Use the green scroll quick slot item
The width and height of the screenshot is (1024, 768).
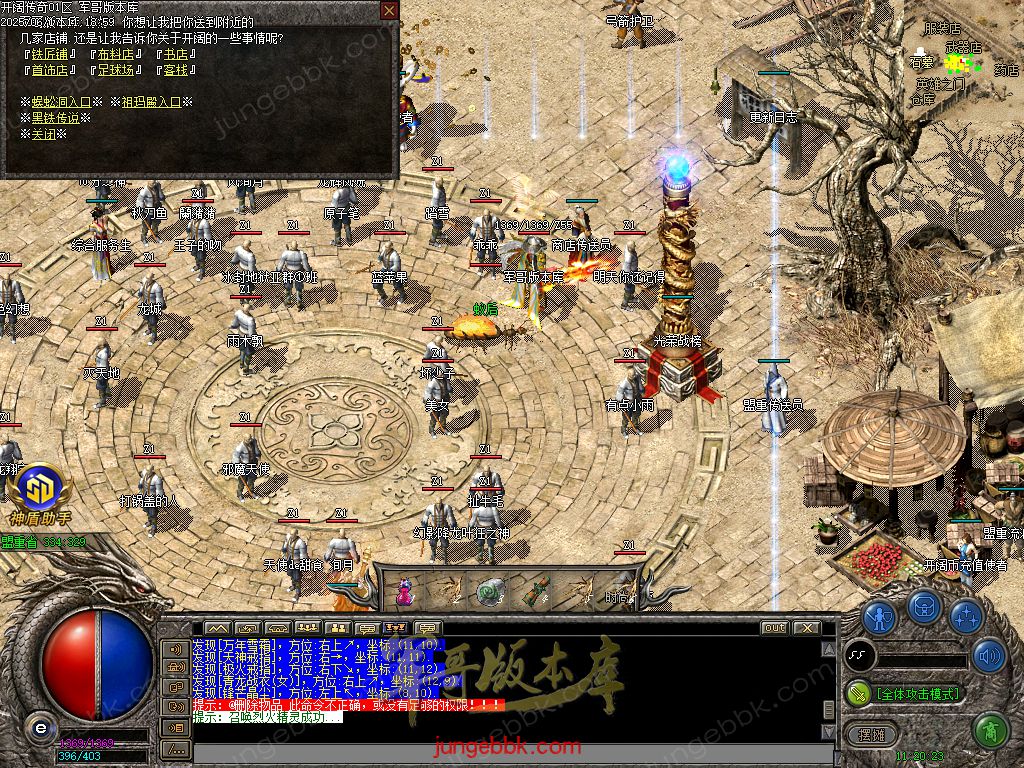coord(489,591)
